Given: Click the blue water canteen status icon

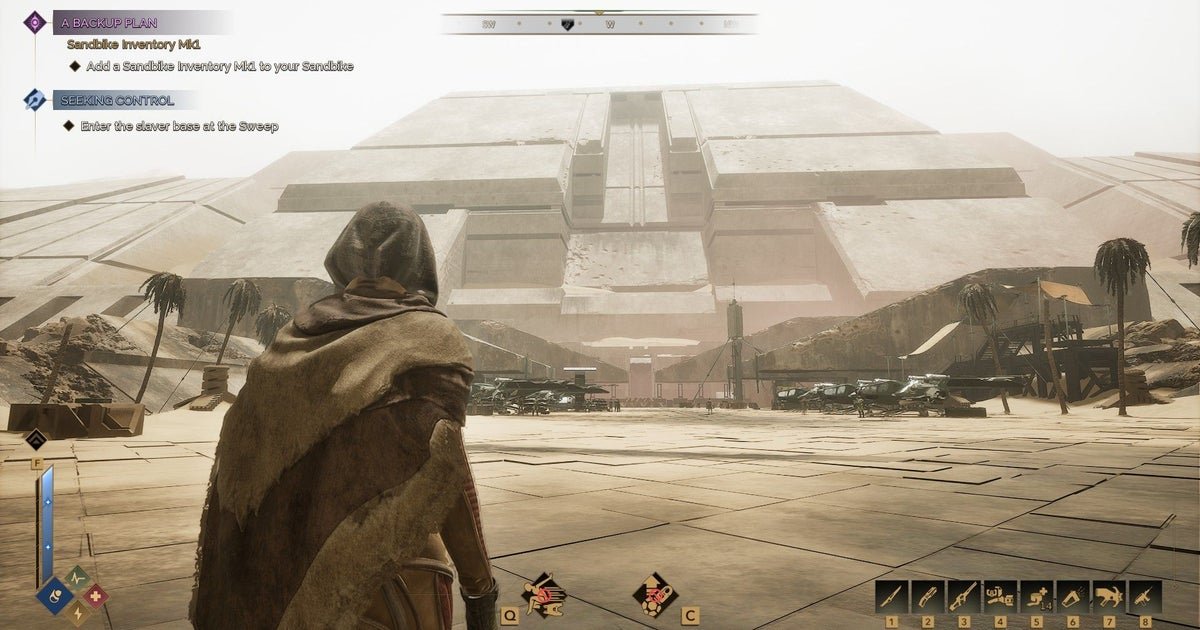Looking at the screenshot, I should pyautogui.click(x=52, y=597).
